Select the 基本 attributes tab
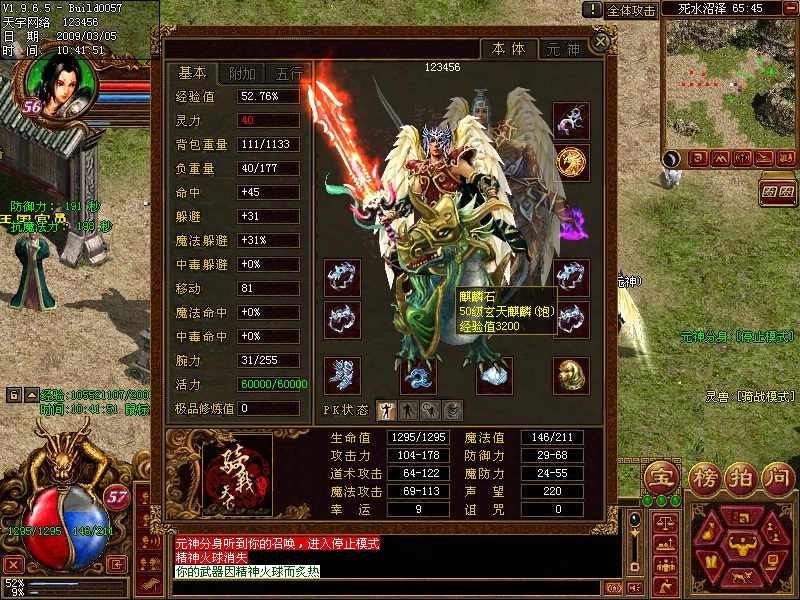Image resolution: width=800 pixels, height=600 pixels. click(x=192, y=73)
